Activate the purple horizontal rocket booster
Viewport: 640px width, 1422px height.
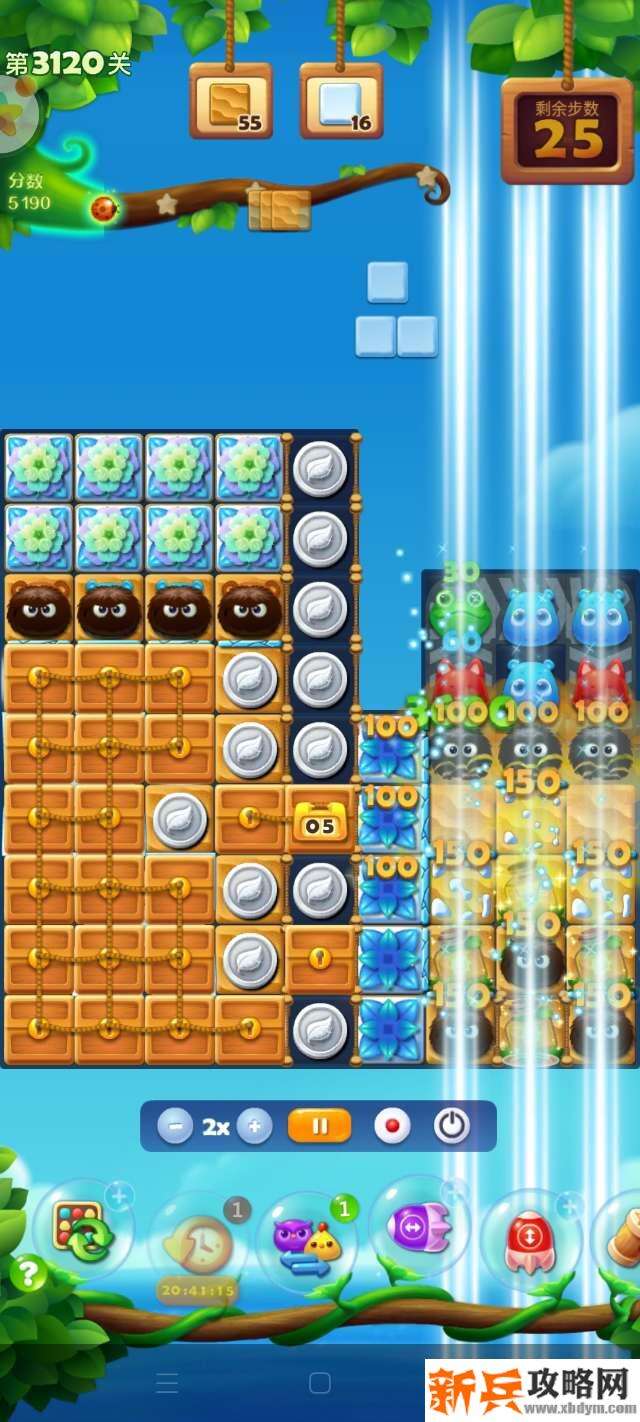click(420, 1228)
